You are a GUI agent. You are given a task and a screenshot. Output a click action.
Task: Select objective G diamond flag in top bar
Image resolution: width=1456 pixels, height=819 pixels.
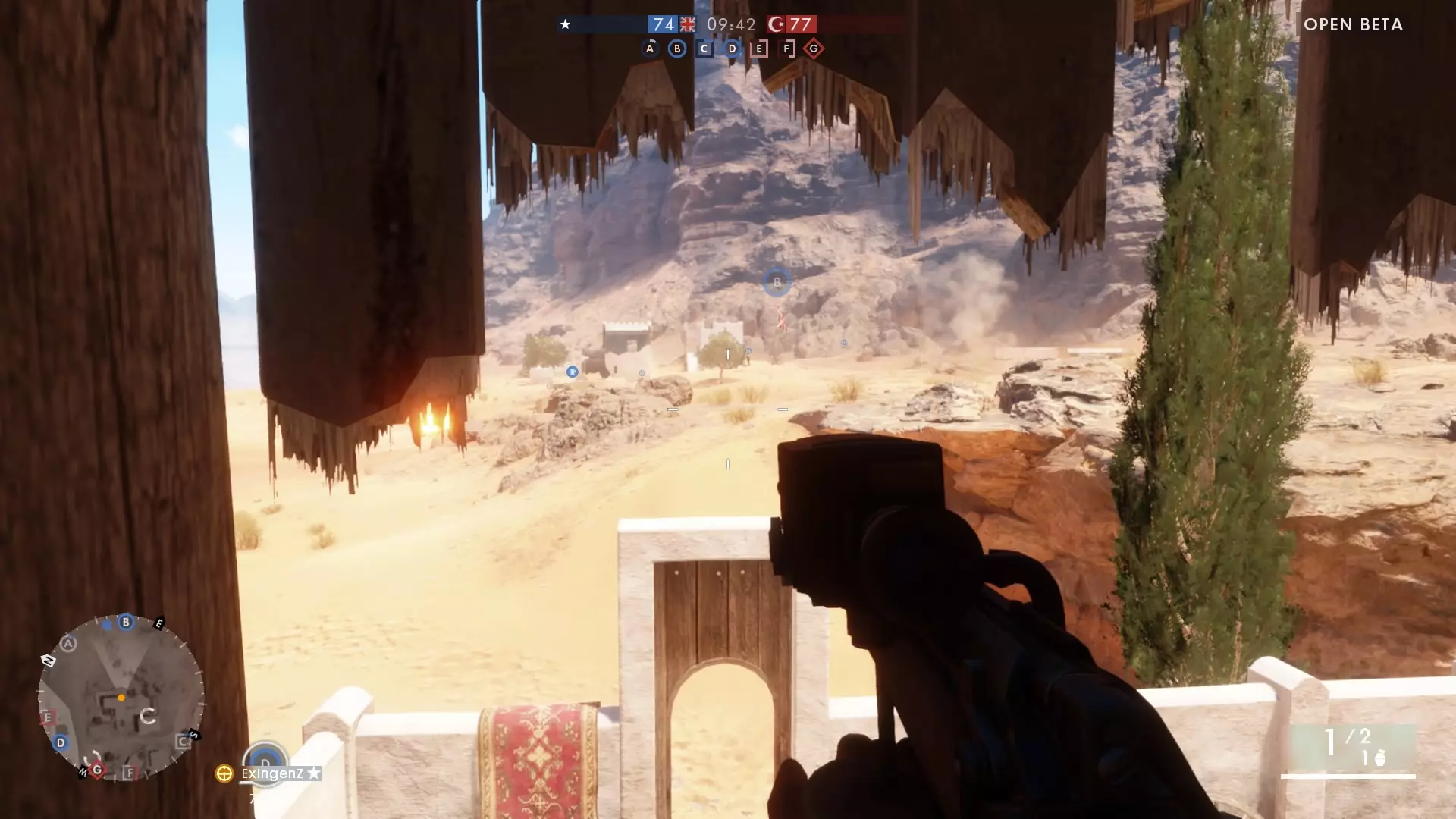[x=814, y=49]
